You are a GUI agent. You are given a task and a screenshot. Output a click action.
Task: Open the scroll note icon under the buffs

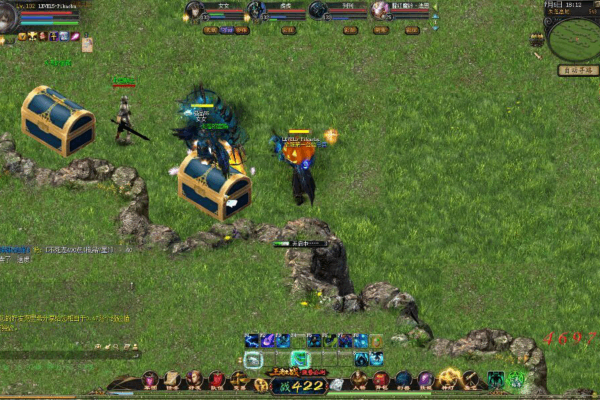(87, 44)
